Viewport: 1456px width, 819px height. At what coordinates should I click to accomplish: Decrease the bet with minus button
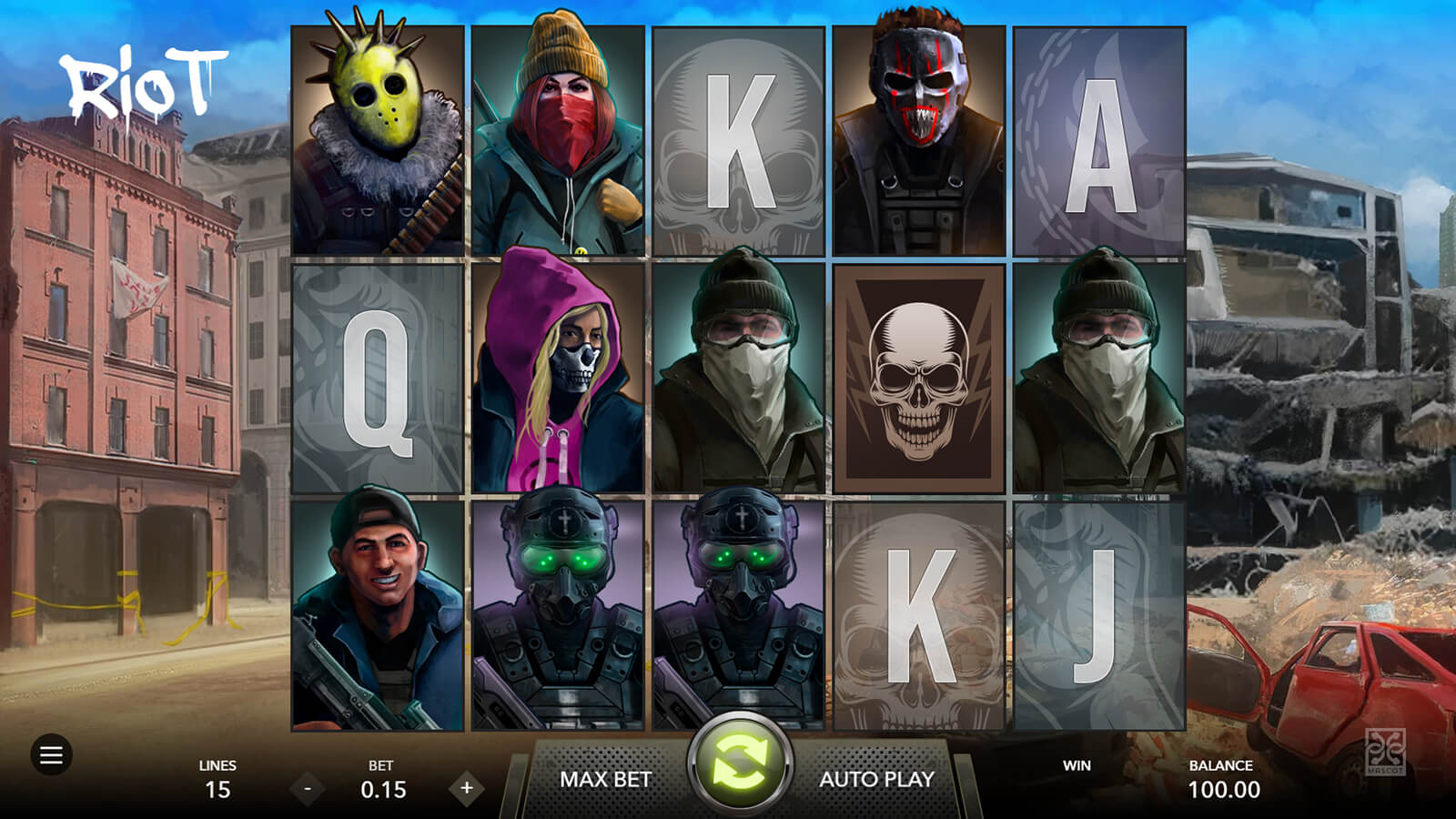[x=308, y=788]
